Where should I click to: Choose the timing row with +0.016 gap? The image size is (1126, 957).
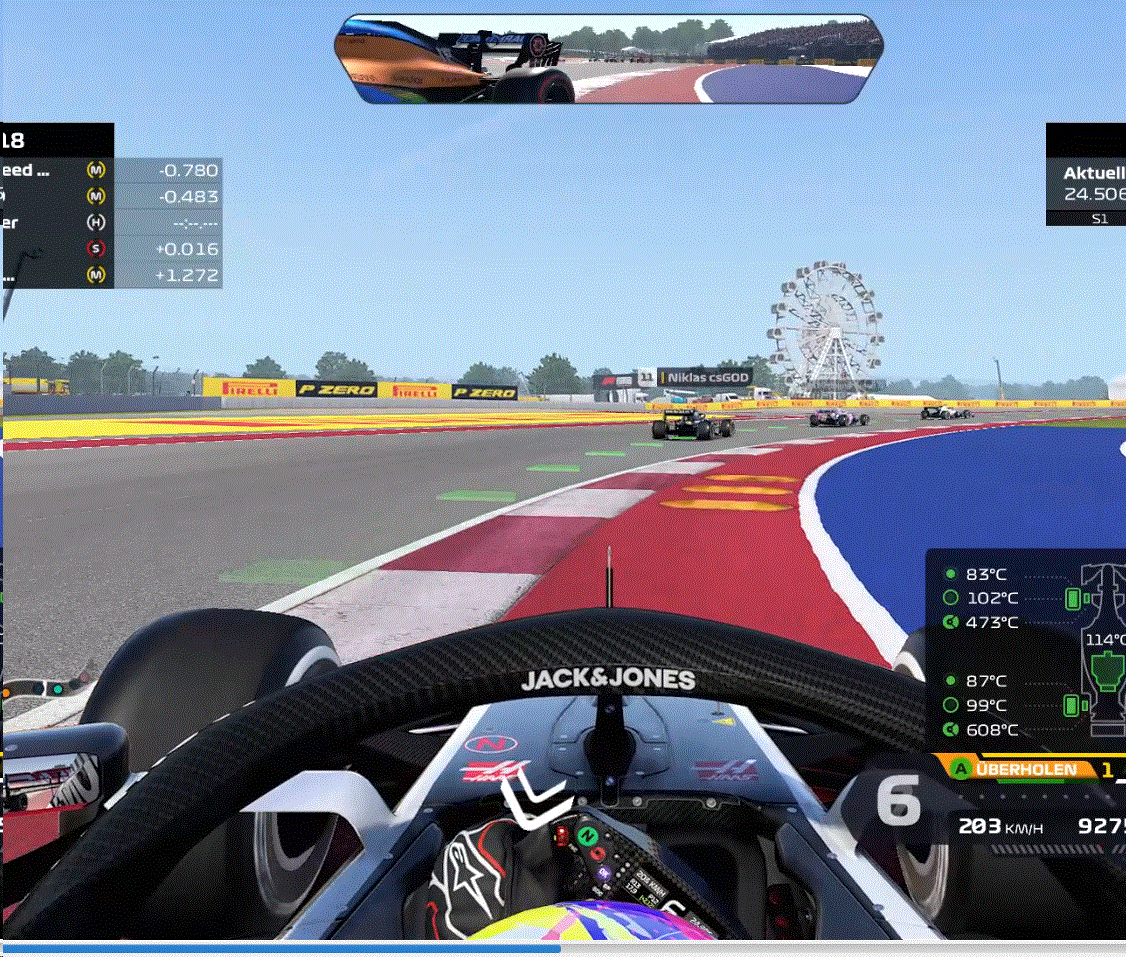coord(110,248)
